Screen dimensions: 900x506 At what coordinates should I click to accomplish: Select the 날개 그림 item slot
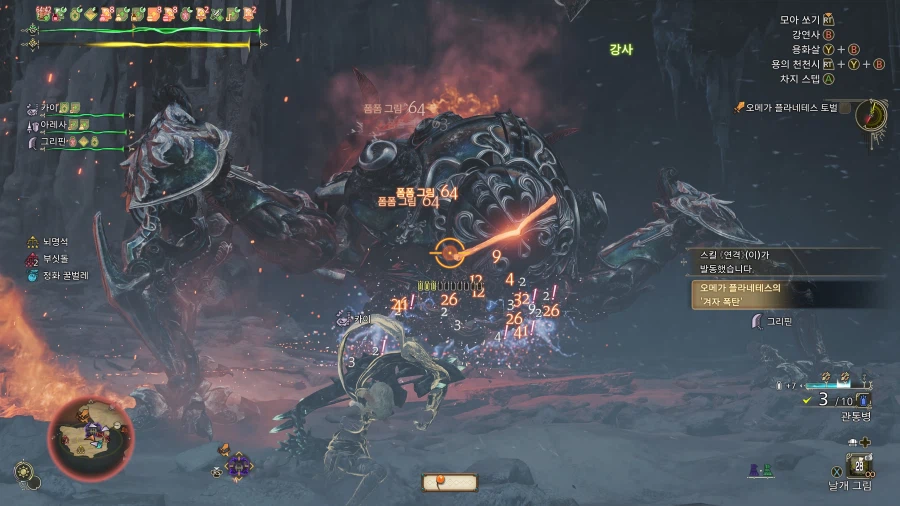[858, 465]
